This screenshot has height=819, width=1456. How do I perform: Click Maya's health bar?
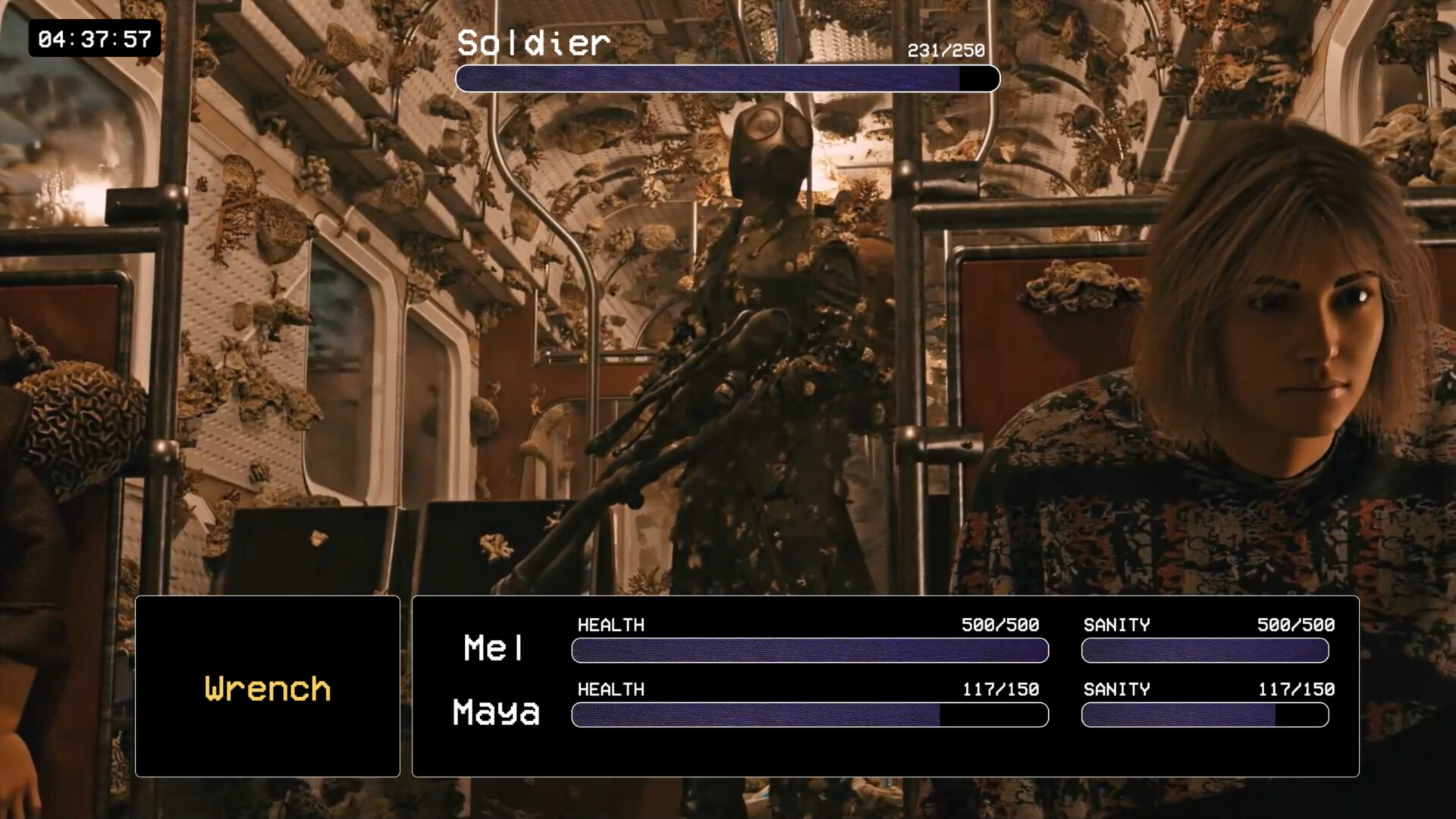point(809,714)
